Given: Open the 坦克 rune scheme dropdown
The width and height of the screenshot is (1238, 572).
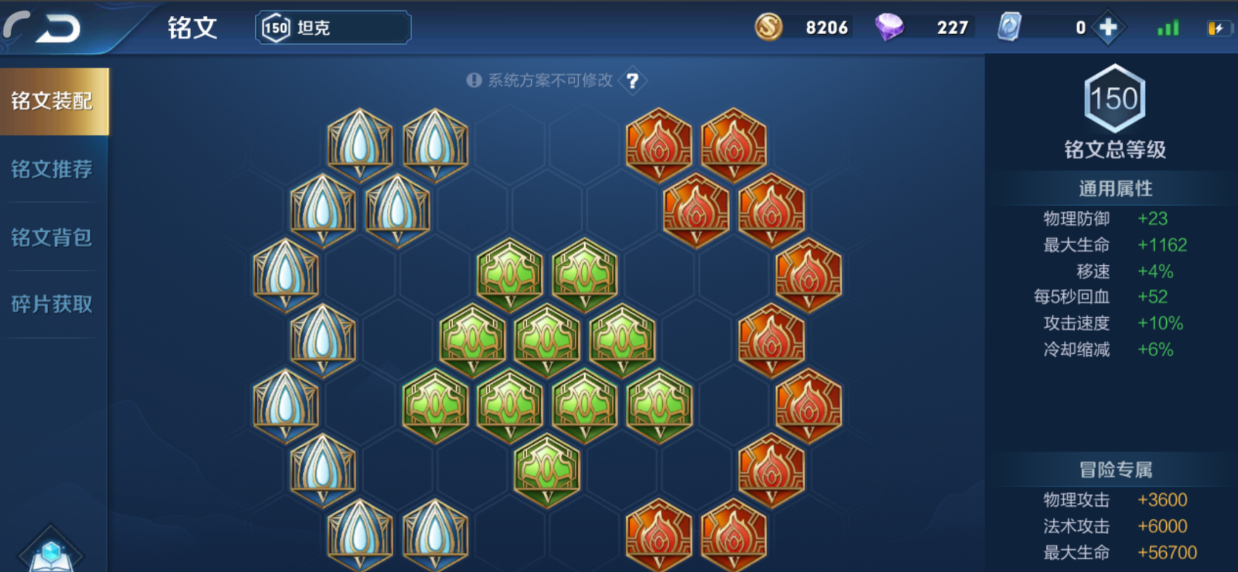Looking at the screenshot, I should click(333, 28).
